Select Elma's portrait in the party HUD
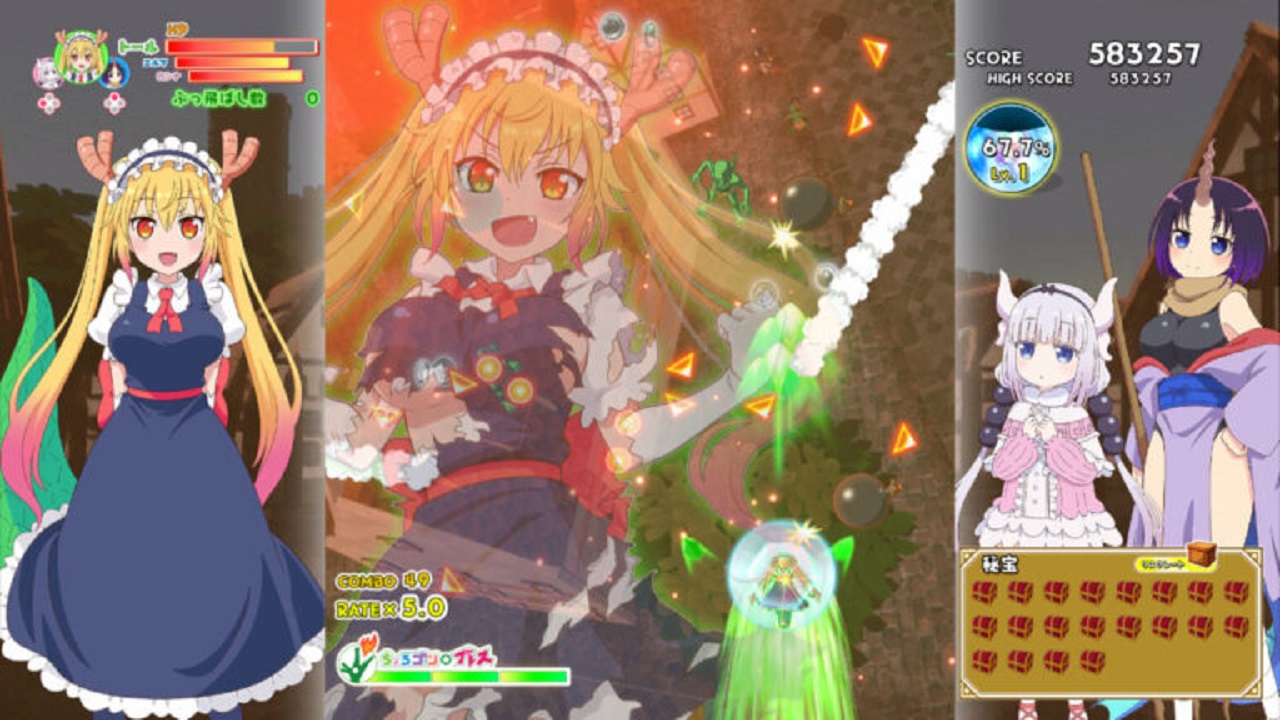This screenshot has height=720, width=1280. point(113,74)
